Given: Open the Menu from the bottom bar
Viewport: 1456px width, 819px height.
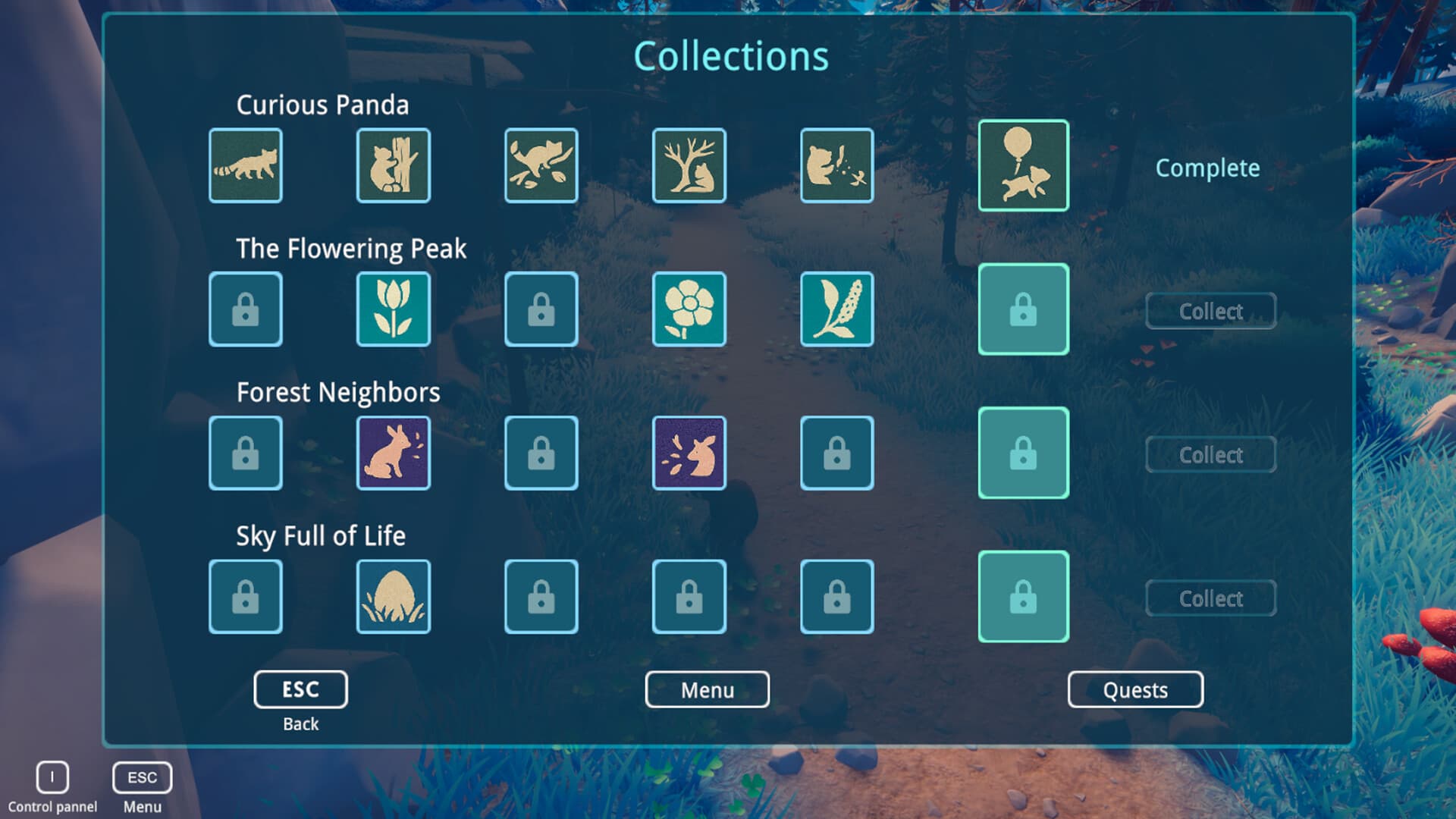Looking at the screenshot, I should tap(707, 689).
